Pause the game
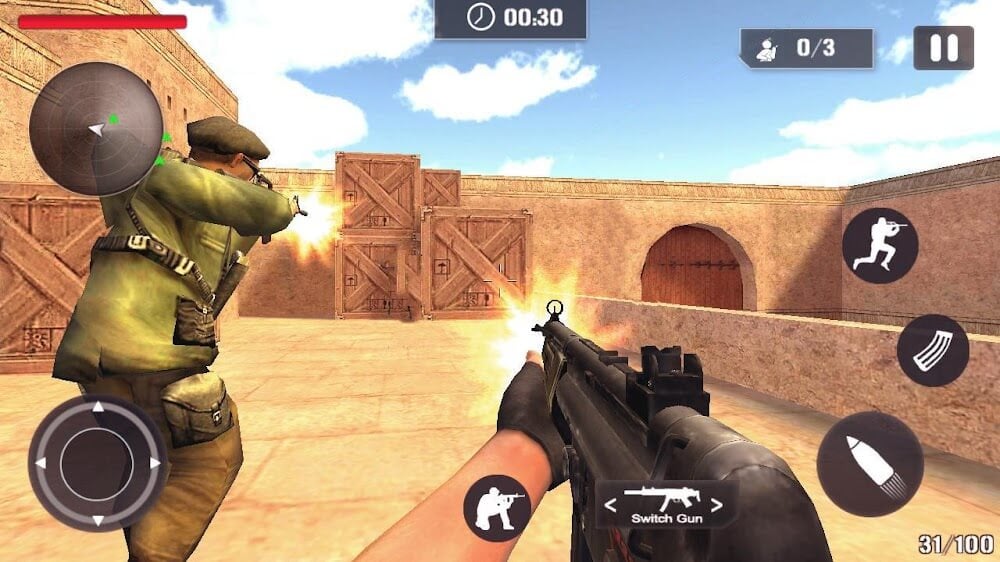This screenshot has width=1000, height=562. pyautogui.click(x=943, y=48)
